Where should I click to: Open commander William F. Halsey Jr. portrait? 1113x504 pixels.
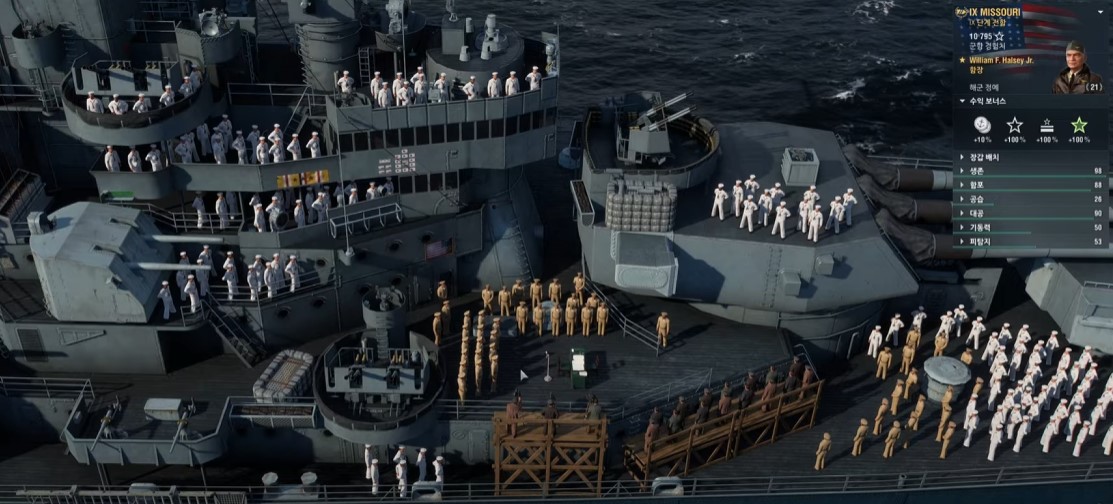click(1077, 67)
